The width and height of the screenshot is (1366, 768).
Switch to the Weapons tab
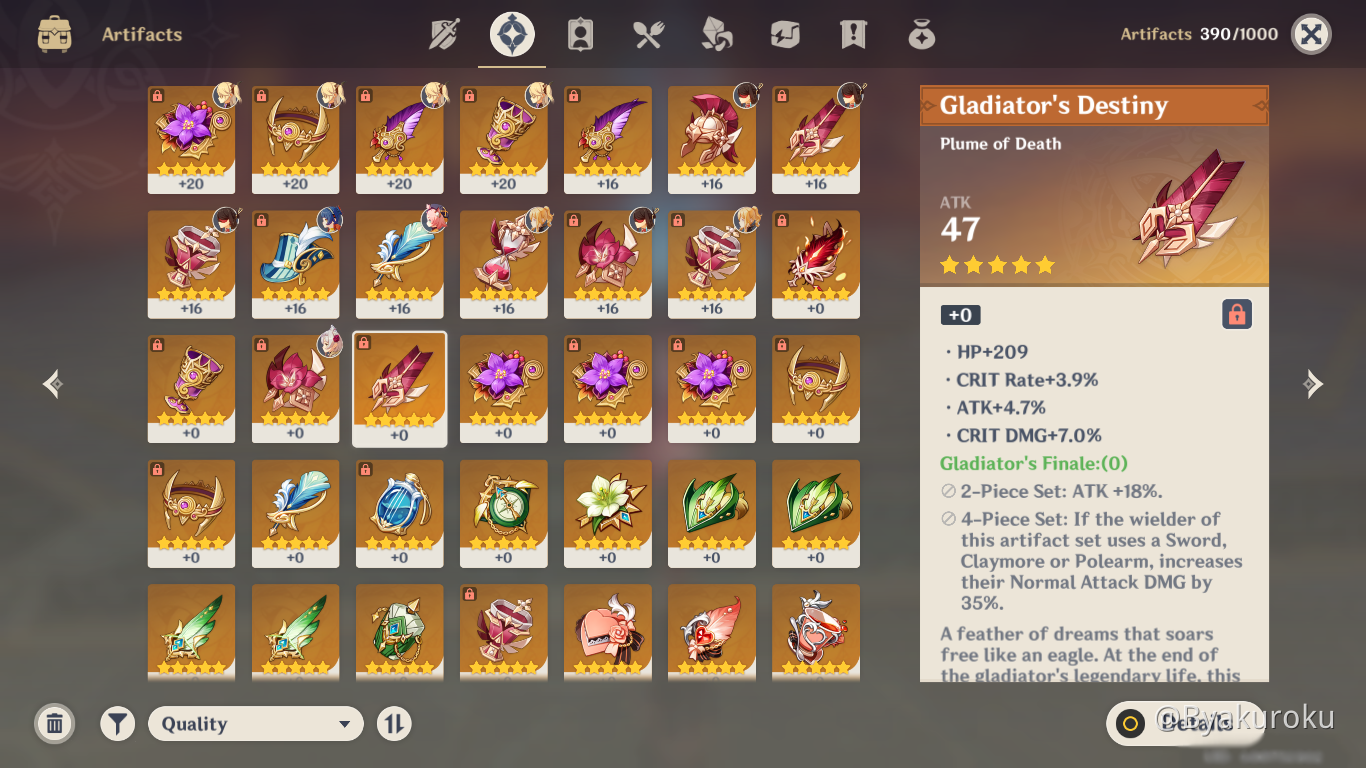(x=444, y=35)
